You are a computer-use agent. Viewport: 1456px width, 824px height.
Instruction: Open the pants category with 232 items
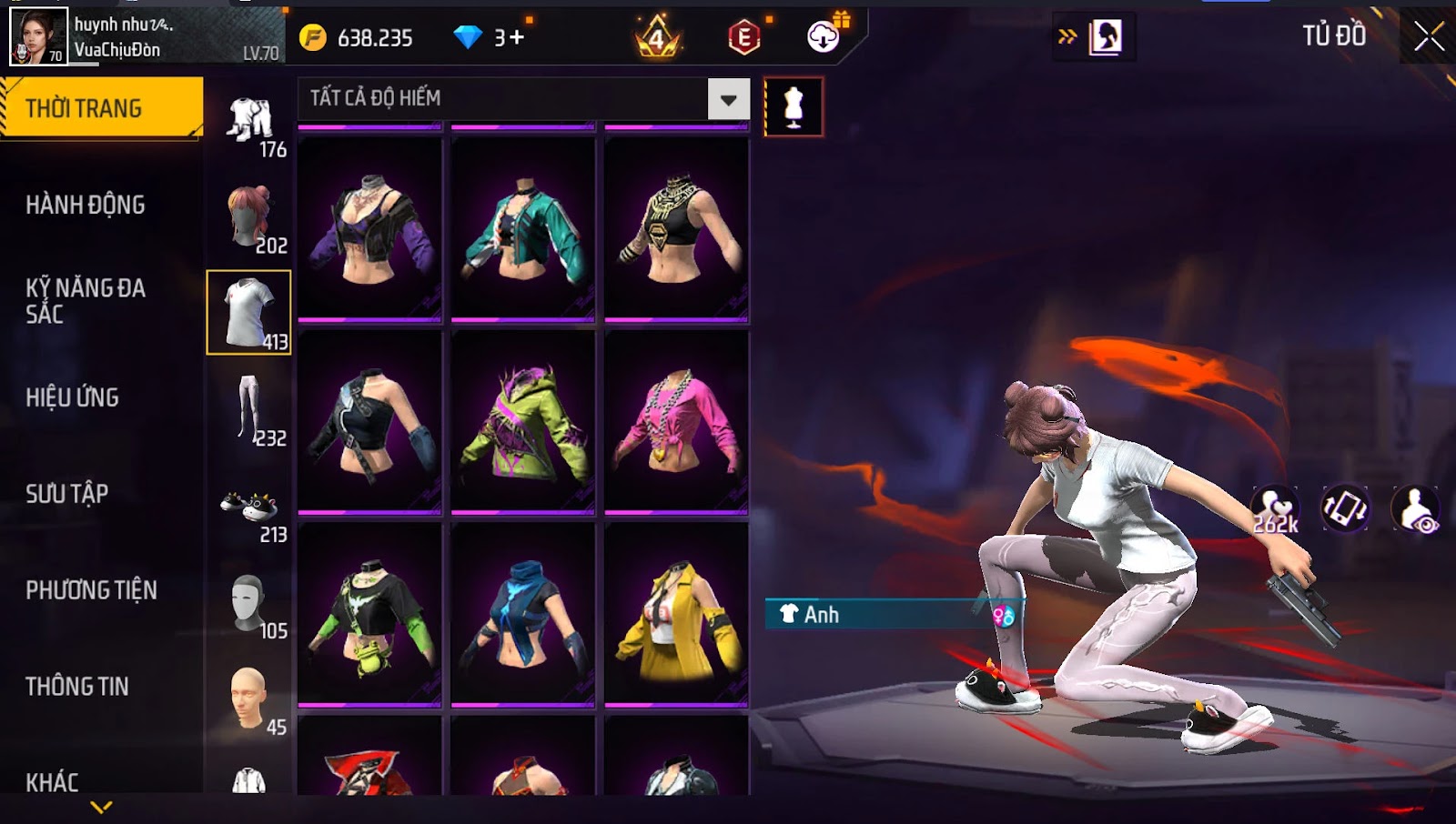[249, 411]
